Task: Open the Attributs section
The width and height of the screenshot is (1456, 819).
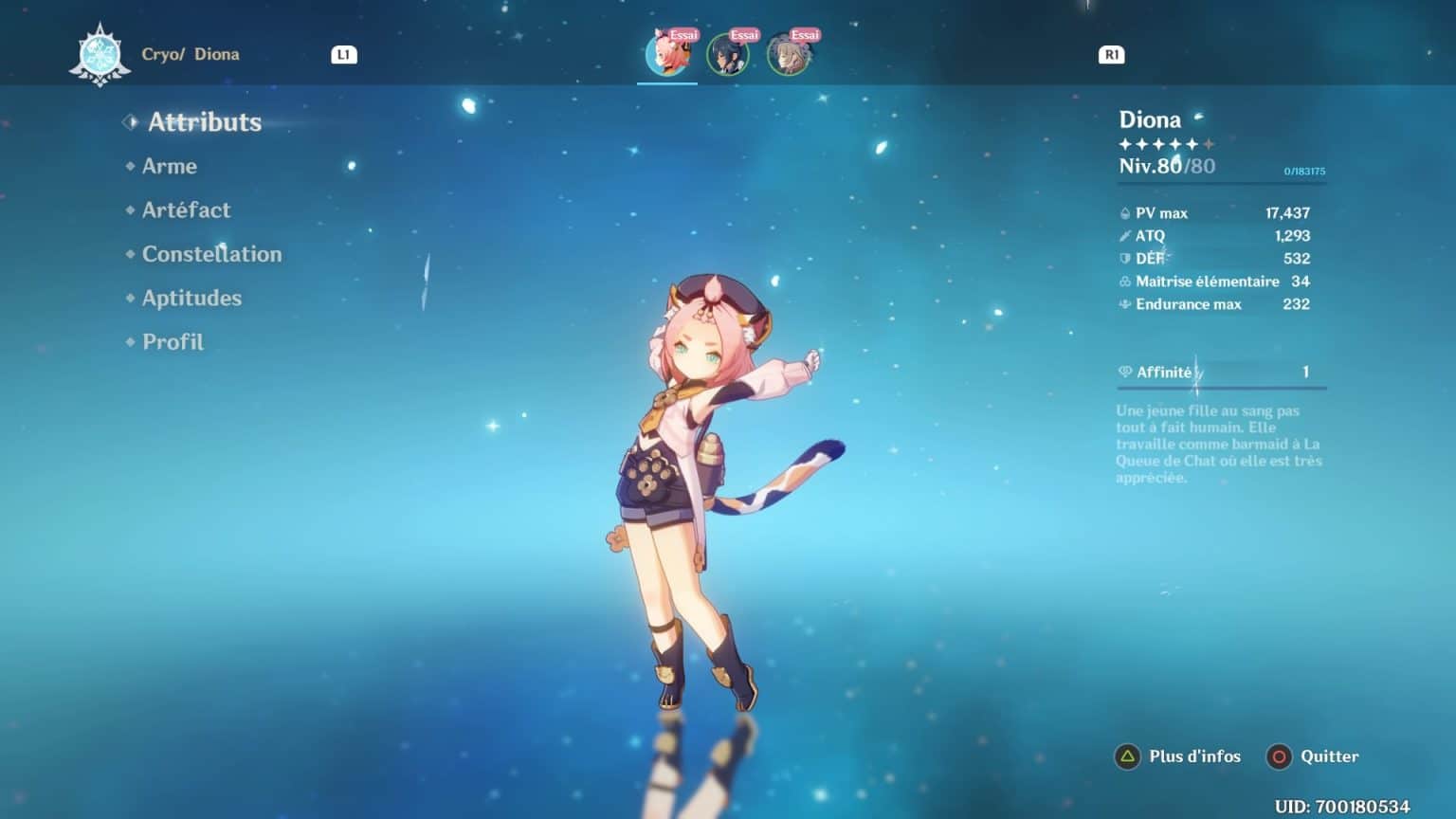Action: click(203, 122)
